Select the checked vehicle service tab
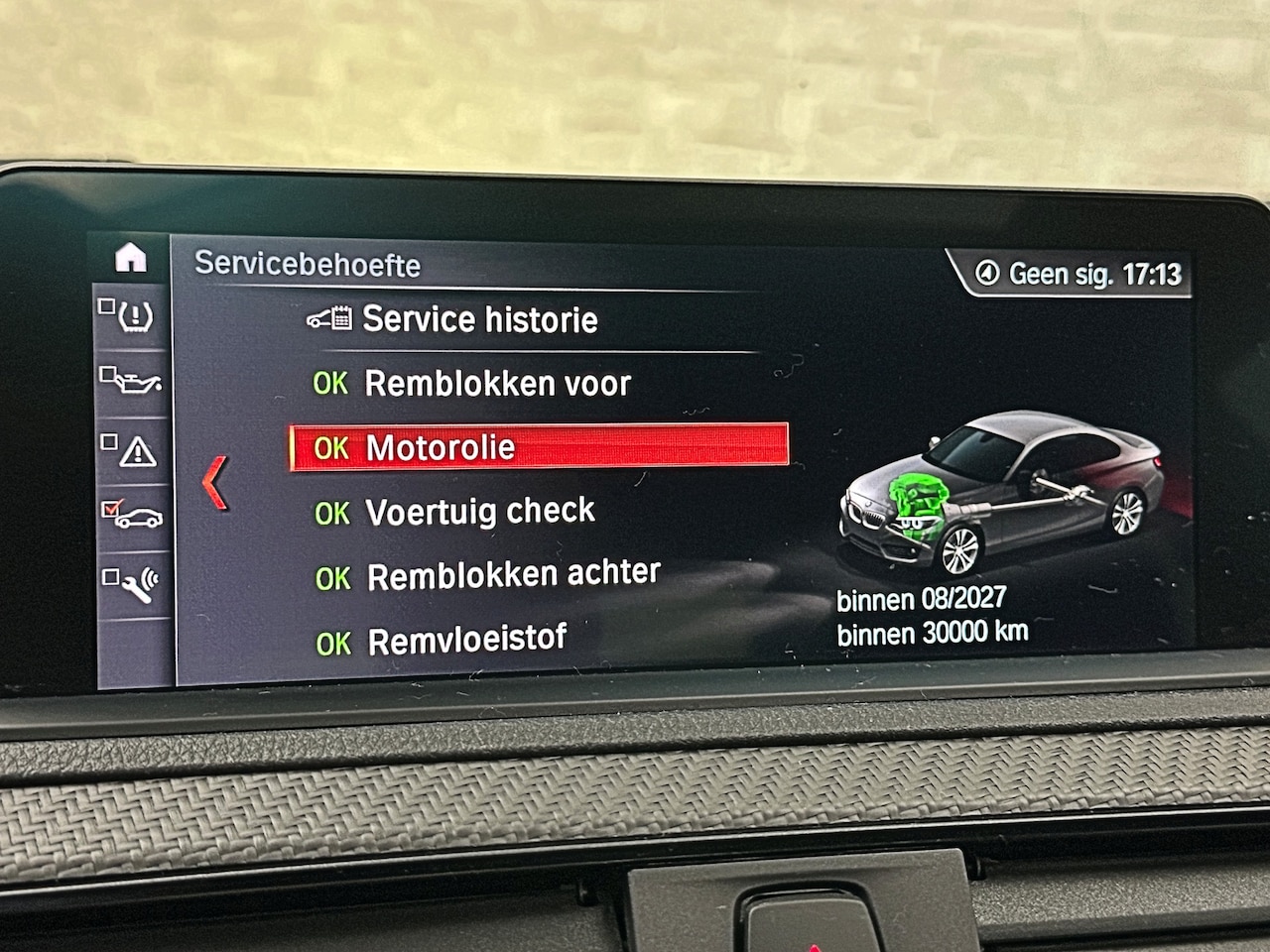1270x952 pixels. [132, 516]
